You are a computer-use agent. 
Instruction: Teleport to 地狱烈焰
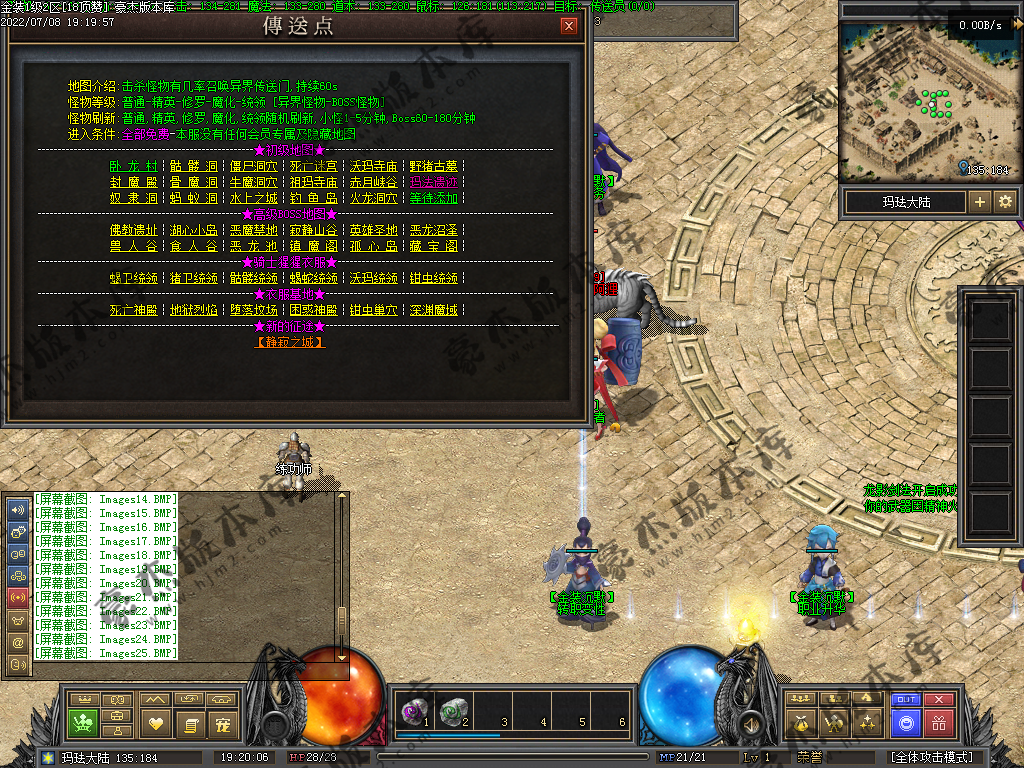click(193, 310)
